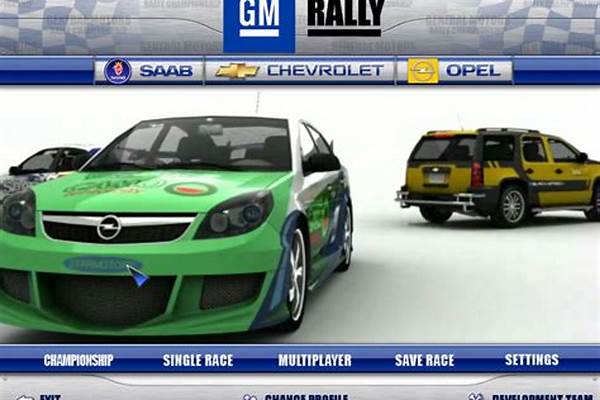Select the Saab brand tab
The height and width of the screenshot is (400, 600).
tap(149, 71)
